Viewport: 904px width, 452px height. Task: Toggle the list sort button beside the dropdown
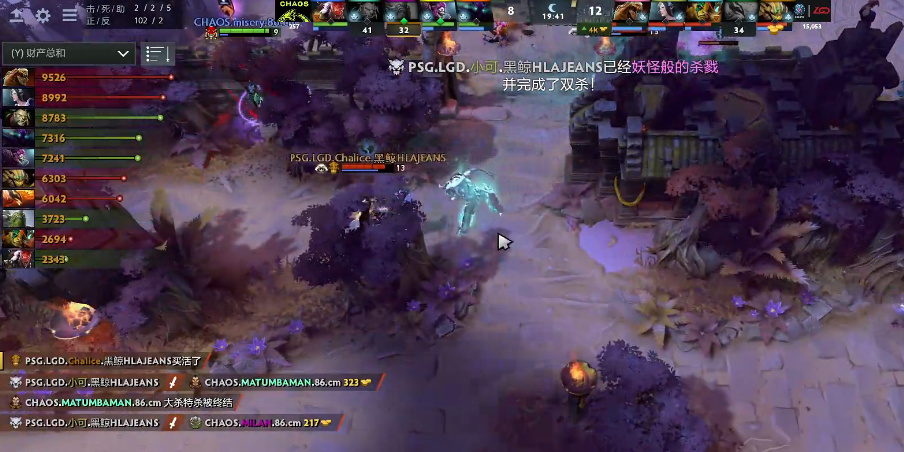pyautogui.click(x=157, y=54)
